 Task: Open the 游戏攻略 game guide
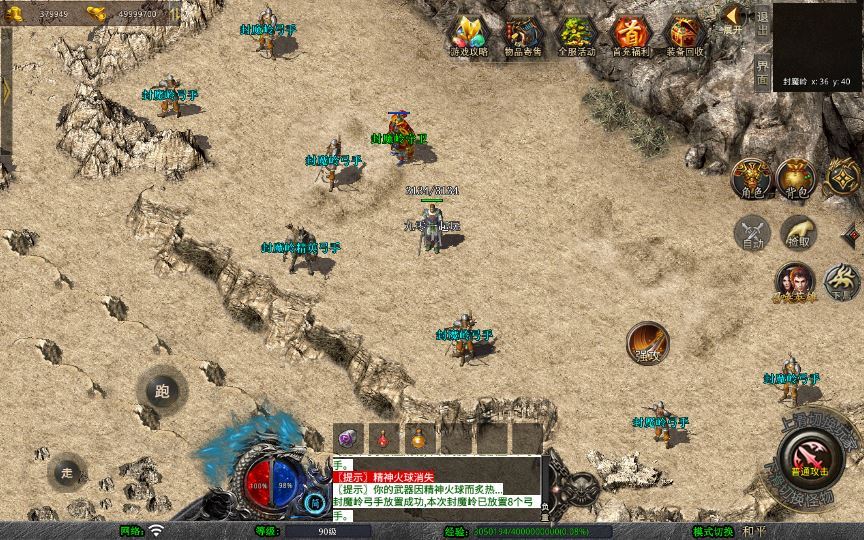467,35
